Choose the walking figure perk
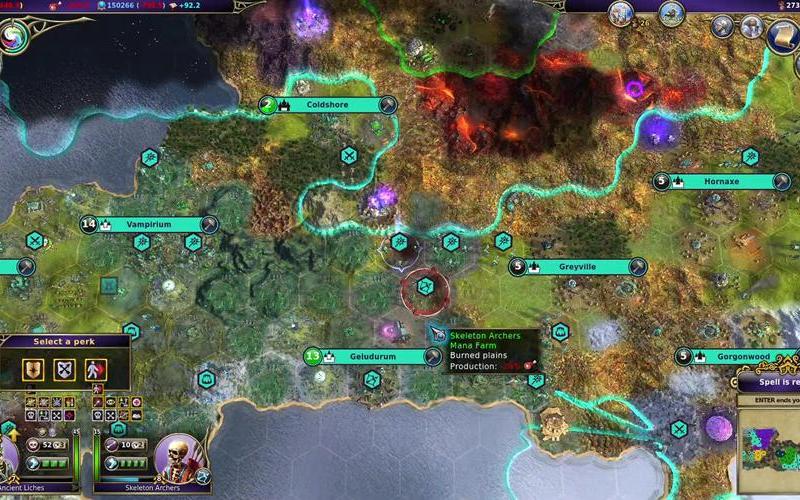 95,370
